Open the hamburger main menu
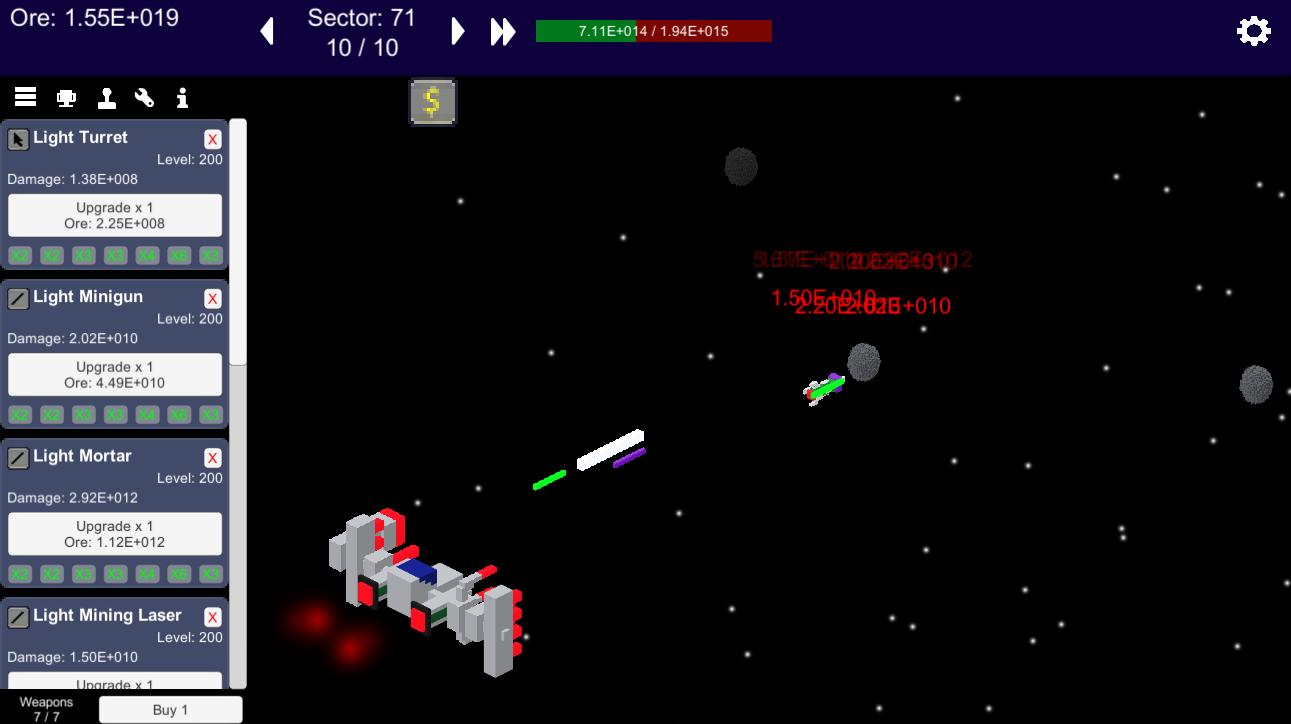The width and height of the screenshot is (1291, 724). point(25,96)
